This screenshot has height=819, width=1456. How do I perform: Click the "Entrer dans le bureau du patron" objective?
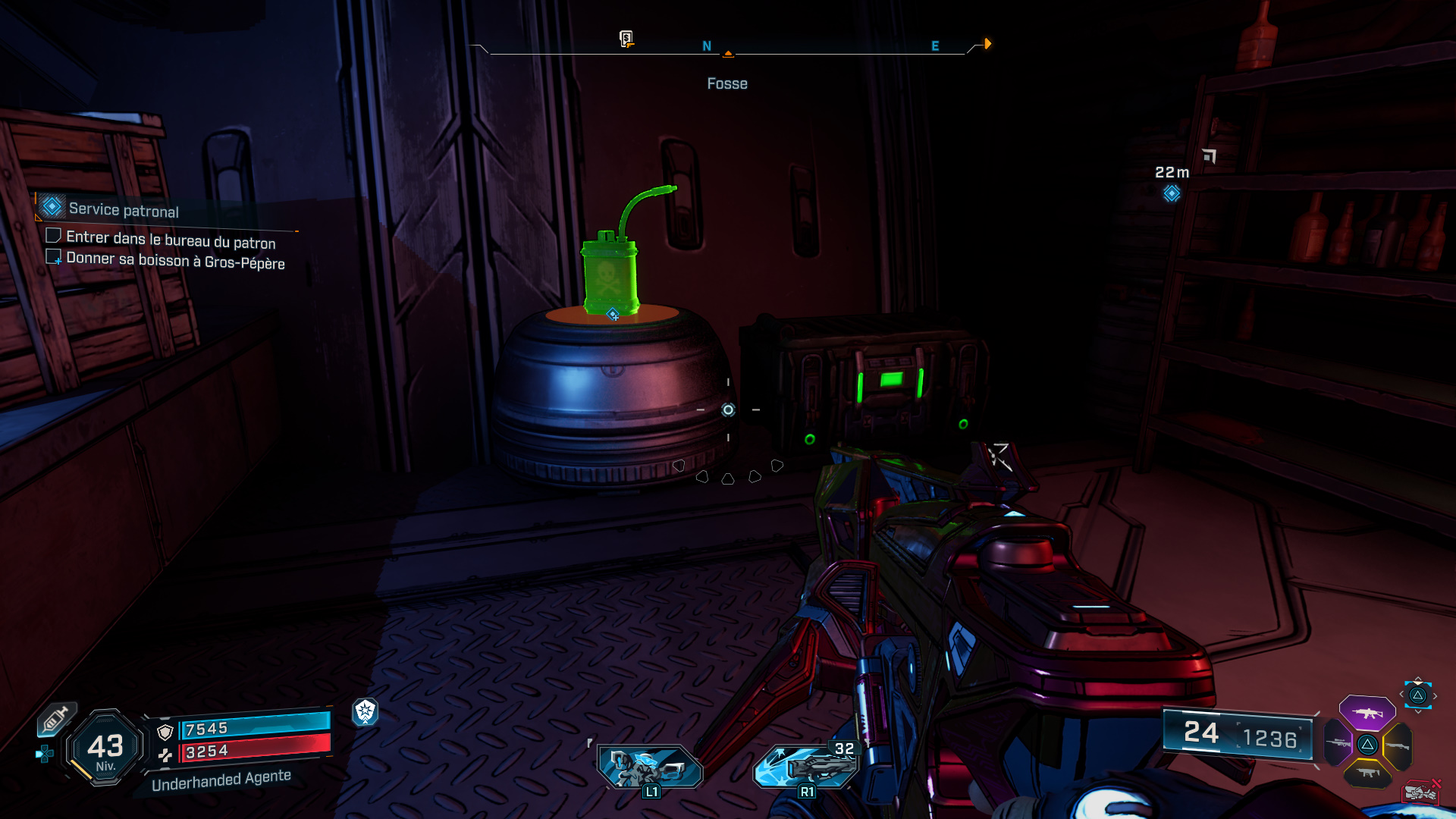pyautogui.click(x=171, y=240)
